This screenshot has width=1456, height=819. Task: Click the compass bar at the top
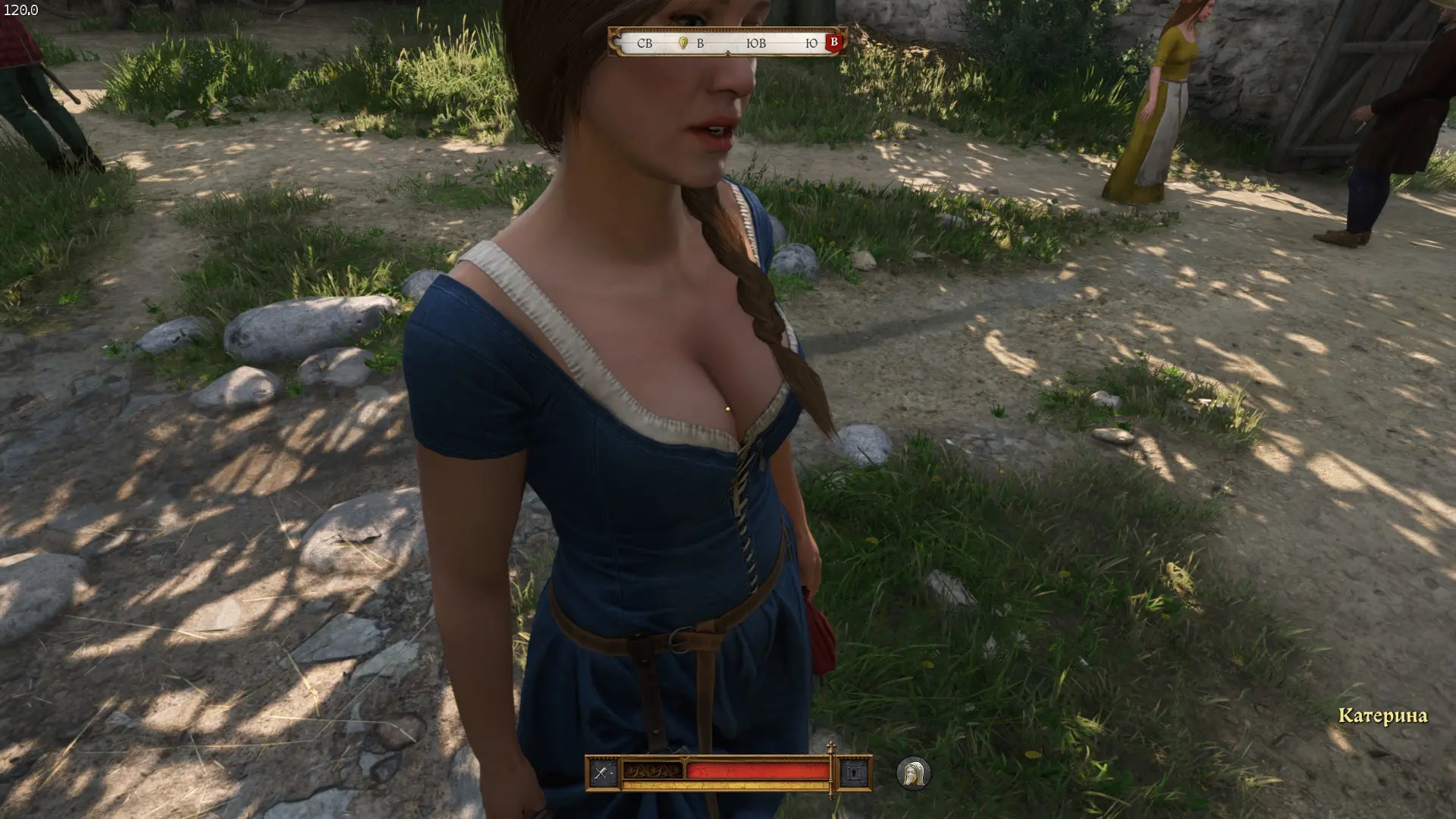pos(726,43)
